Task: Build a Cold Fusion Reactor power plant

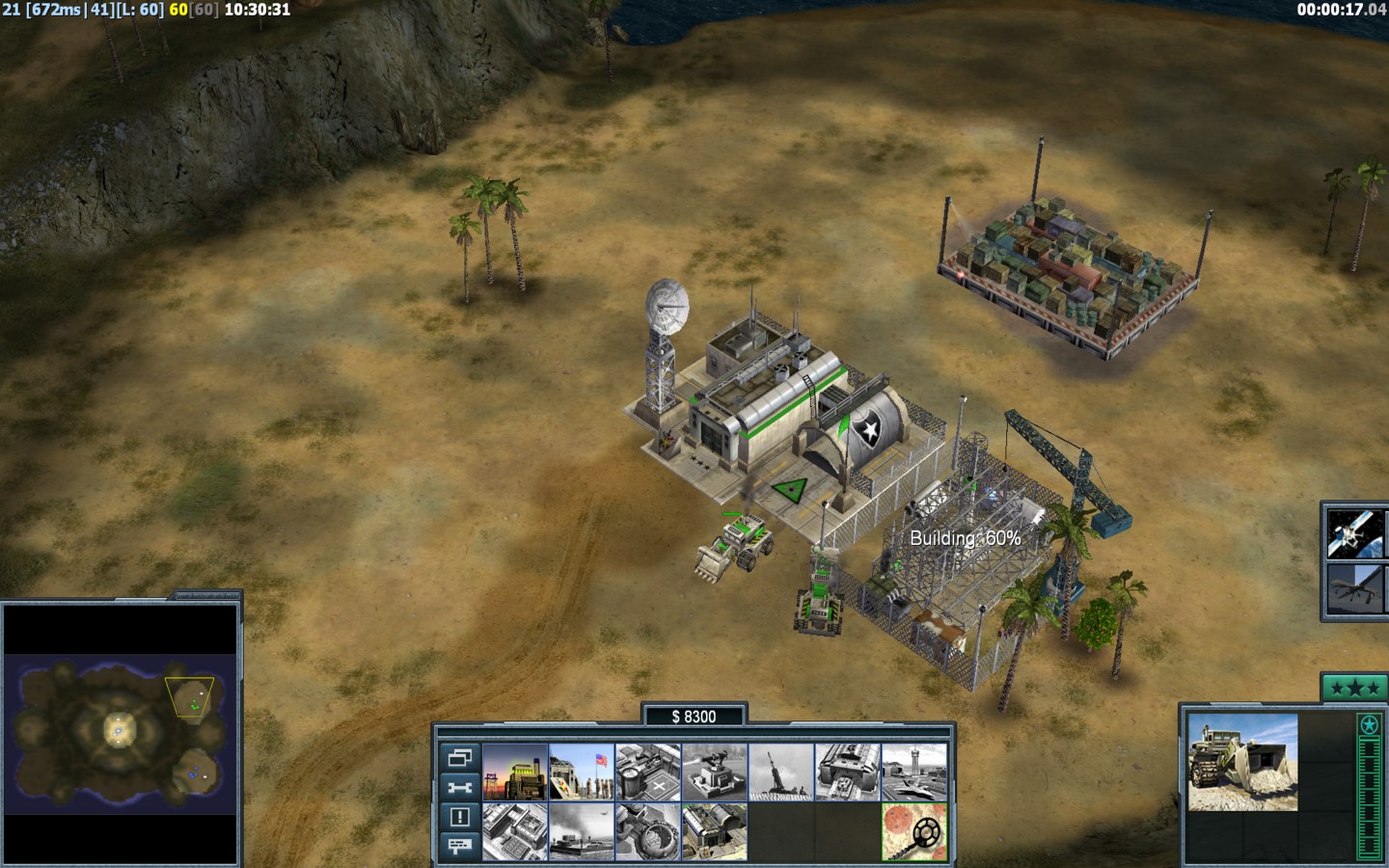Action: [x=515, y=772]
